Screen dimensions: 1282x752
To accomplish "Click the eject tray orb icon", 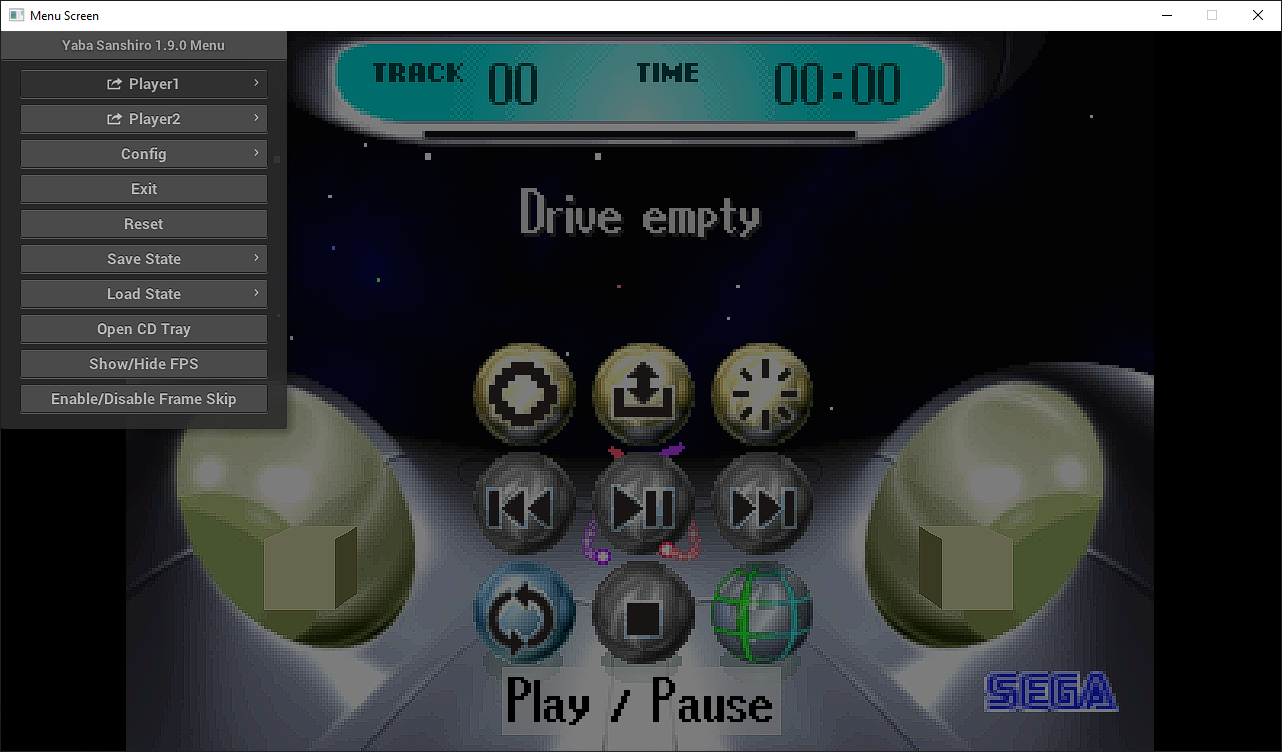I will 643,394.
